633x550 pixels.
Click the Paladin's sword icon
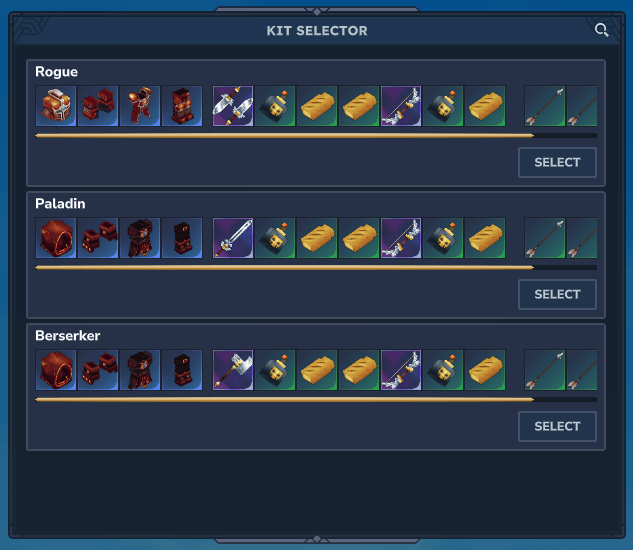pos(233,238)
